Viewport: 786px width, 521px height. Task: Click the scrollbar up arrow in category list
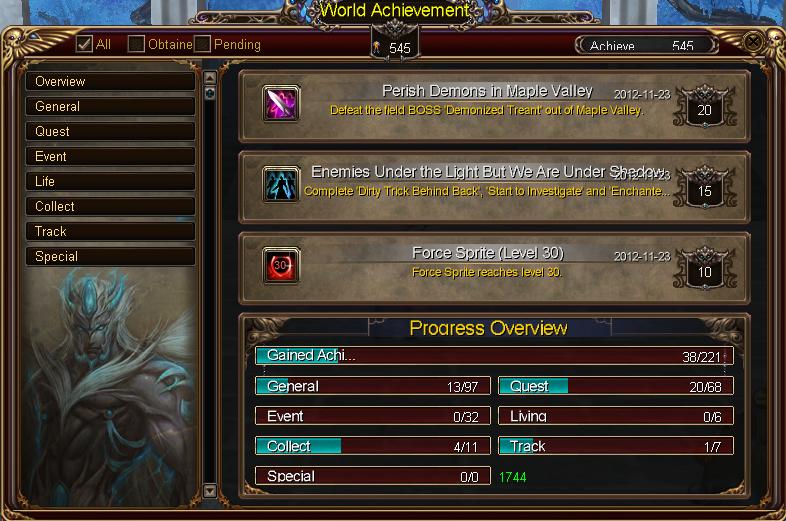210,77
